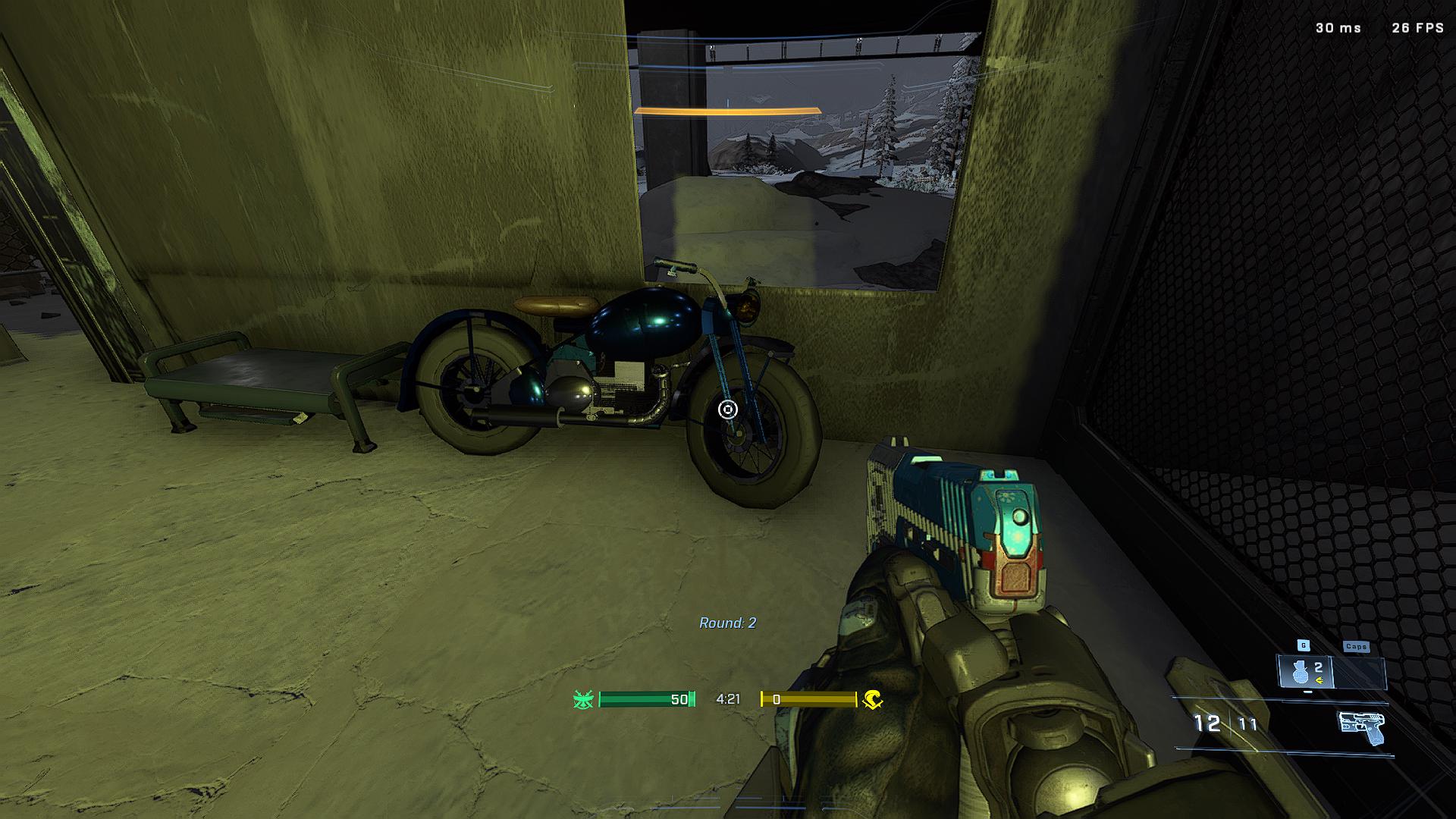Select the pistol weapon icon
Screen dimensions: 1456x819
1361,726
